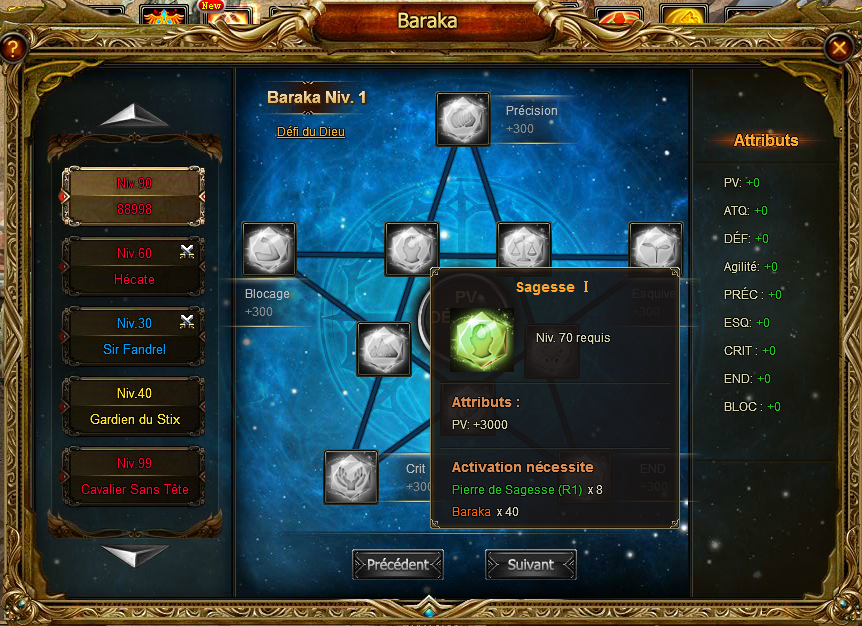Open the help question mark button
Image resolution: width=862 pixels, height=626 pixels.
click(x=13, y=47)
